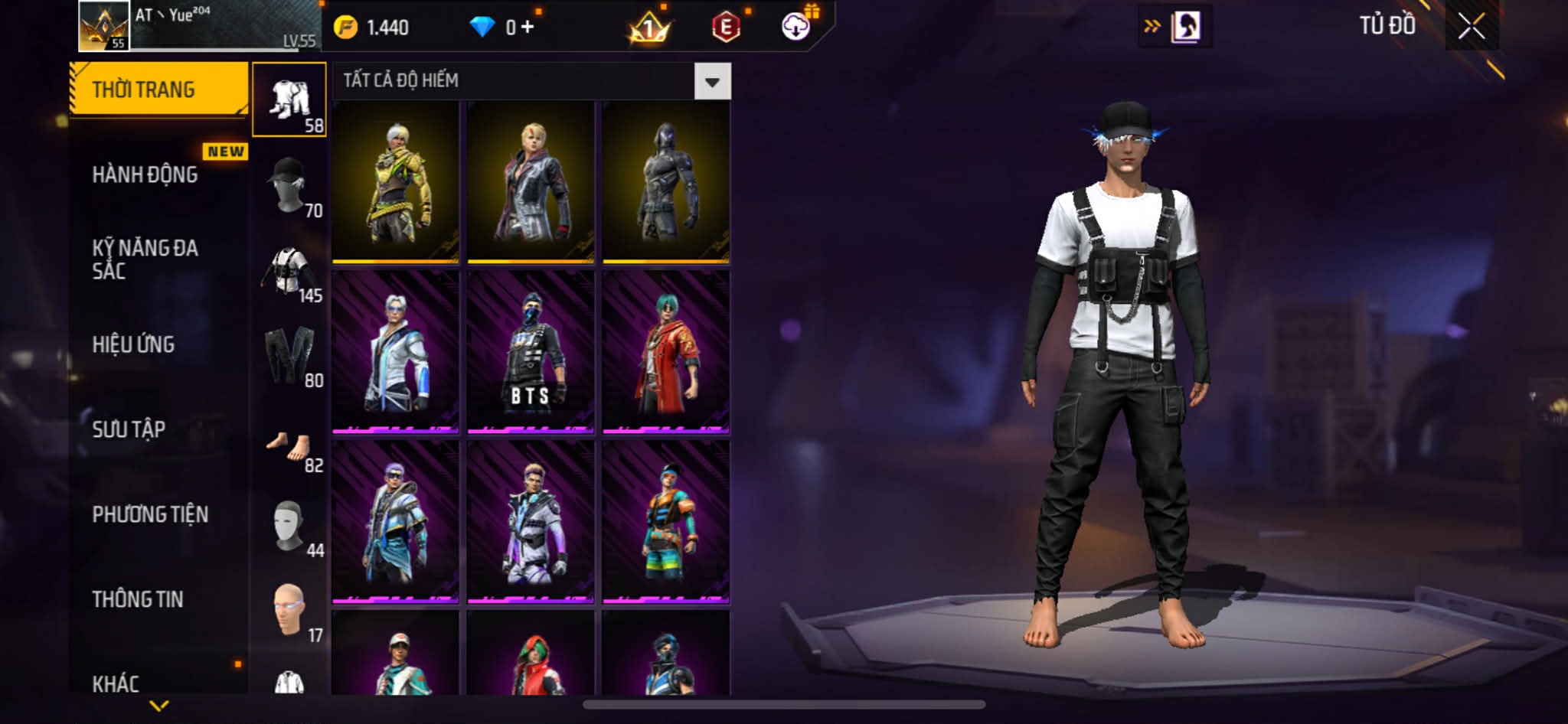Open the HIỆU ỨNG category

[134, 344]
